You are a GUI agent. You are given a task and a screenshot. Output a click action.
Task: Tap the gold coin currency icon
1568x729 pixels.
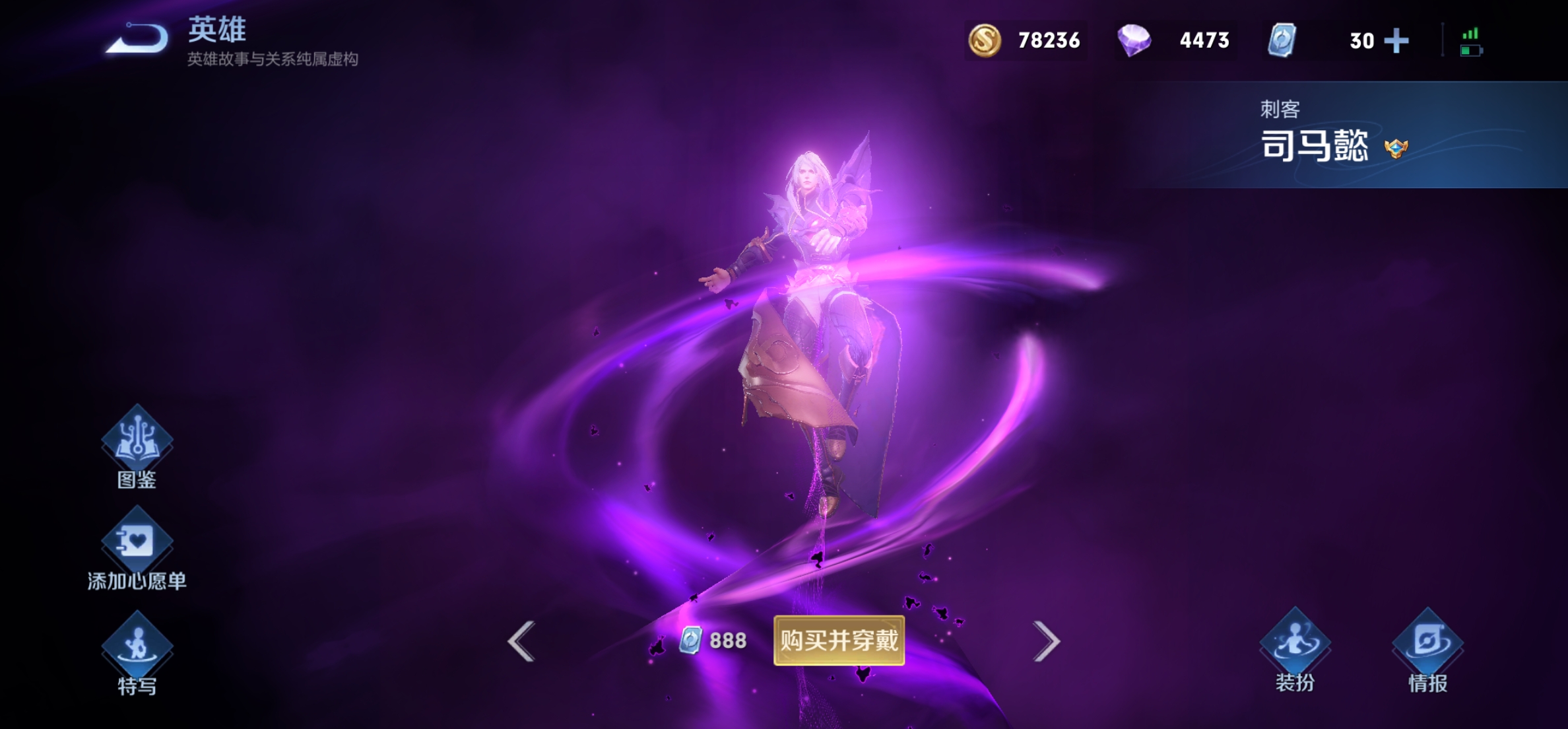985,40
